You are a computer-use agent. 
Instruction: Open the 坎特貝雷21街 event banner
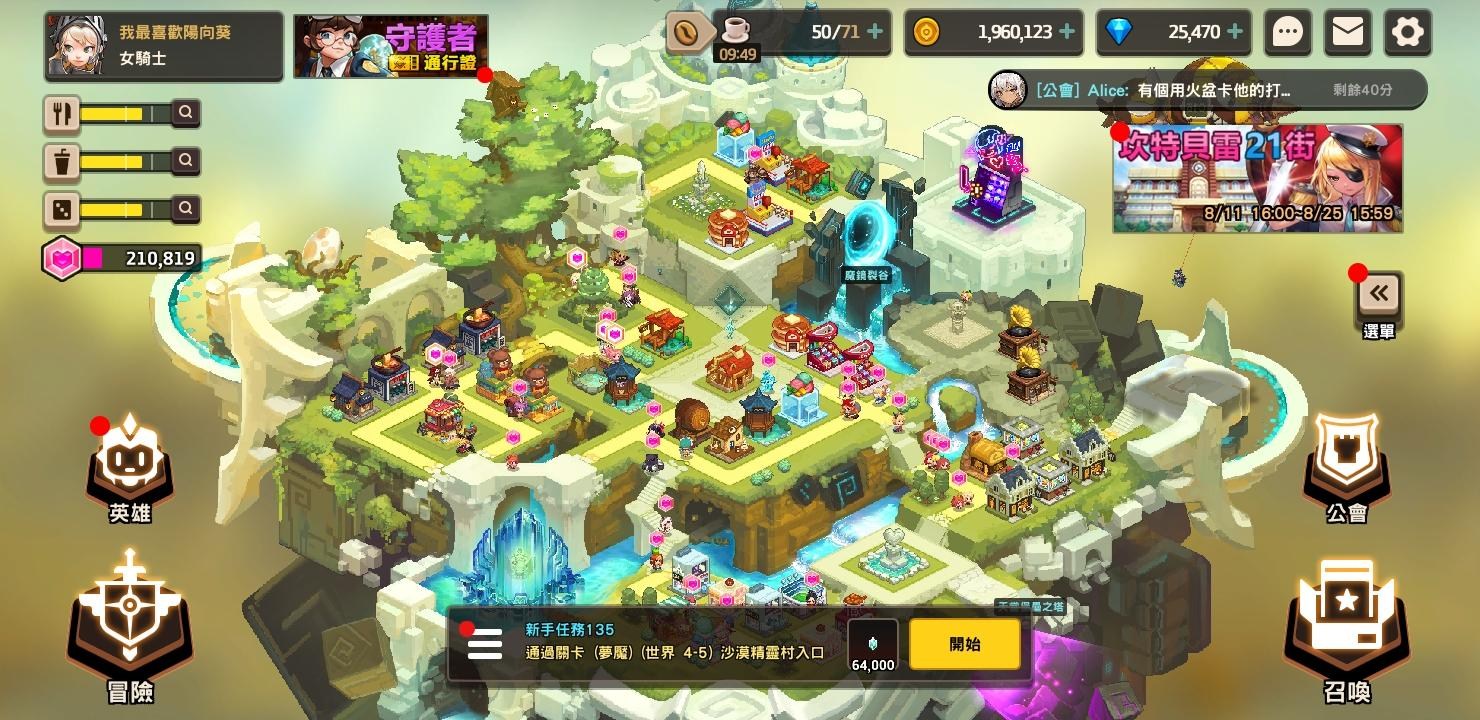coord(1258,178)
